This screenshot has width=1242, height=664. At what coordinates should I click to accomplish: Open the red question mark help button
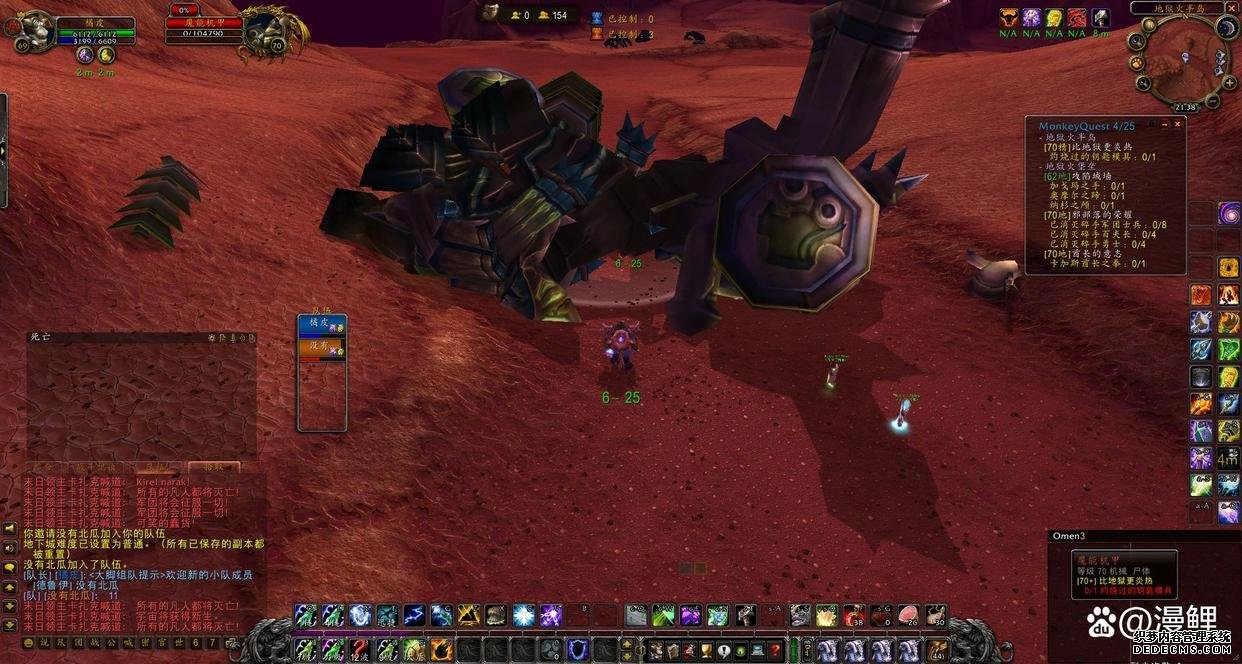774,651
